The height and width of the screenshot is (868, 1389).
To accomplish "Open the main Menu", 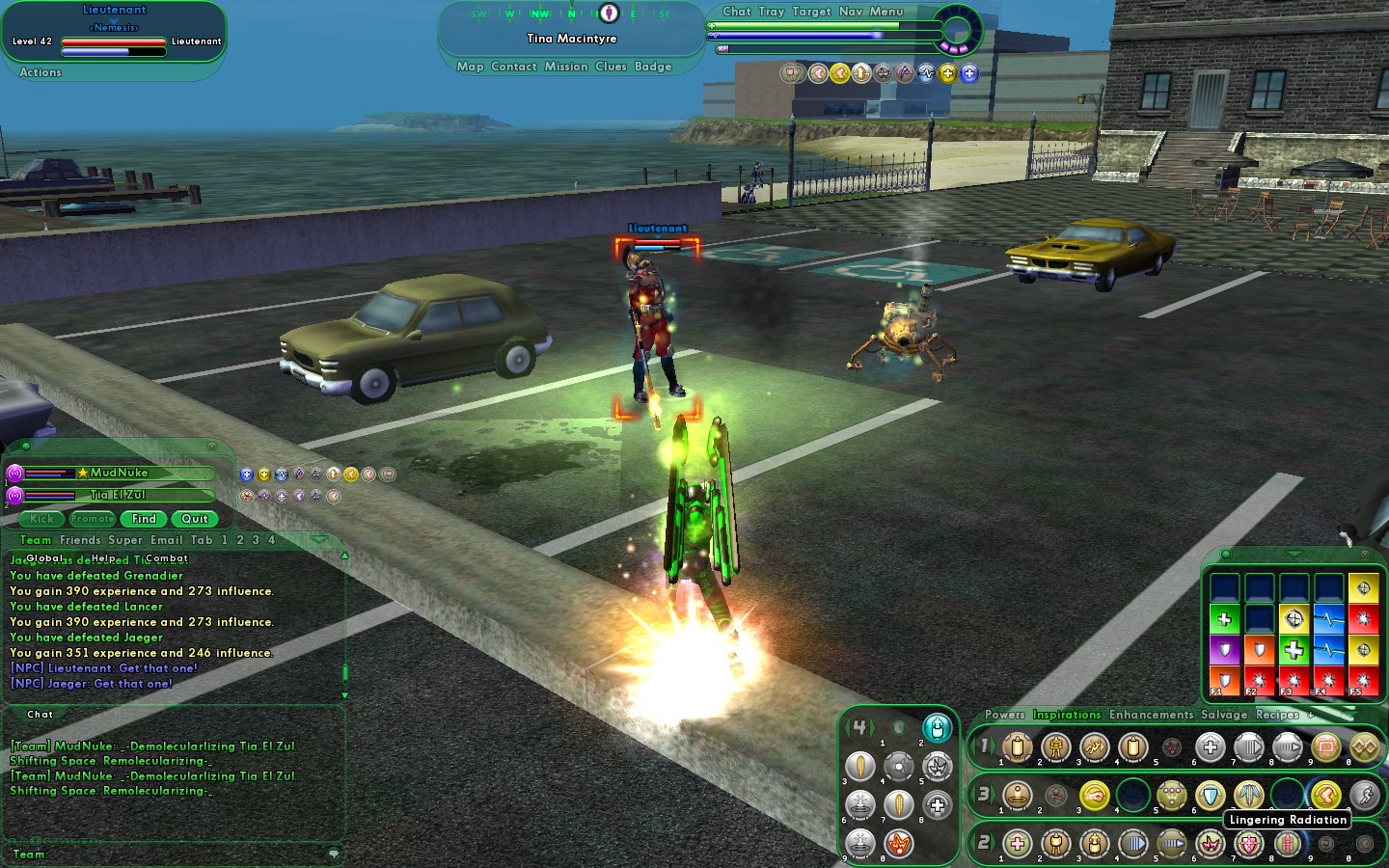I will coord(885,12).
